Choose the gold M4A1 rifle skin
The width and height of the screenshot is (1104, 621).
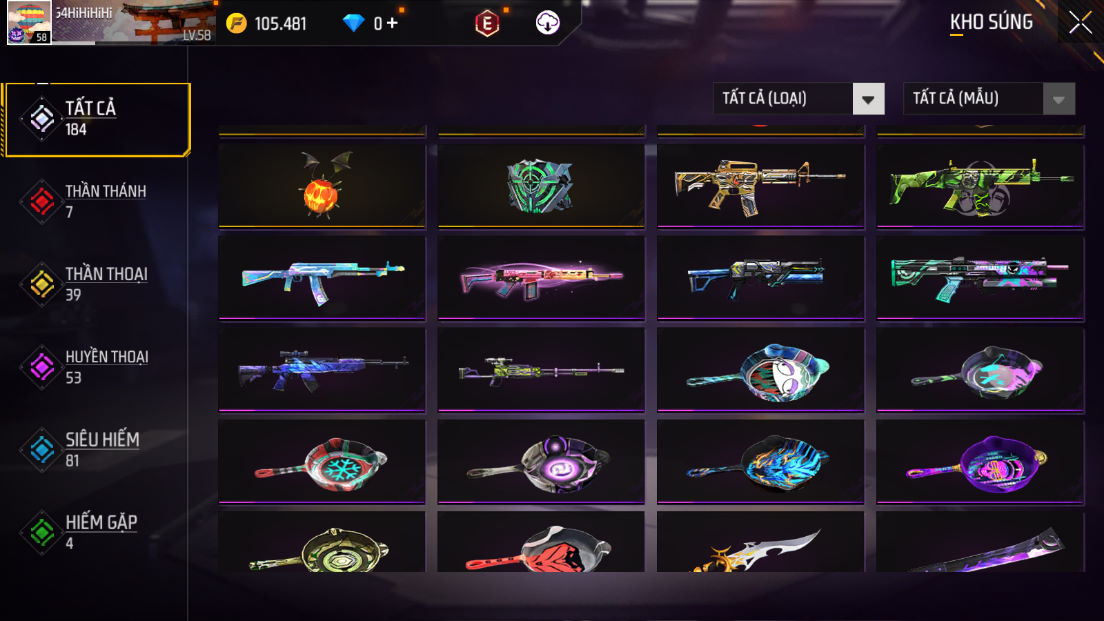click(x=760, y=185)
